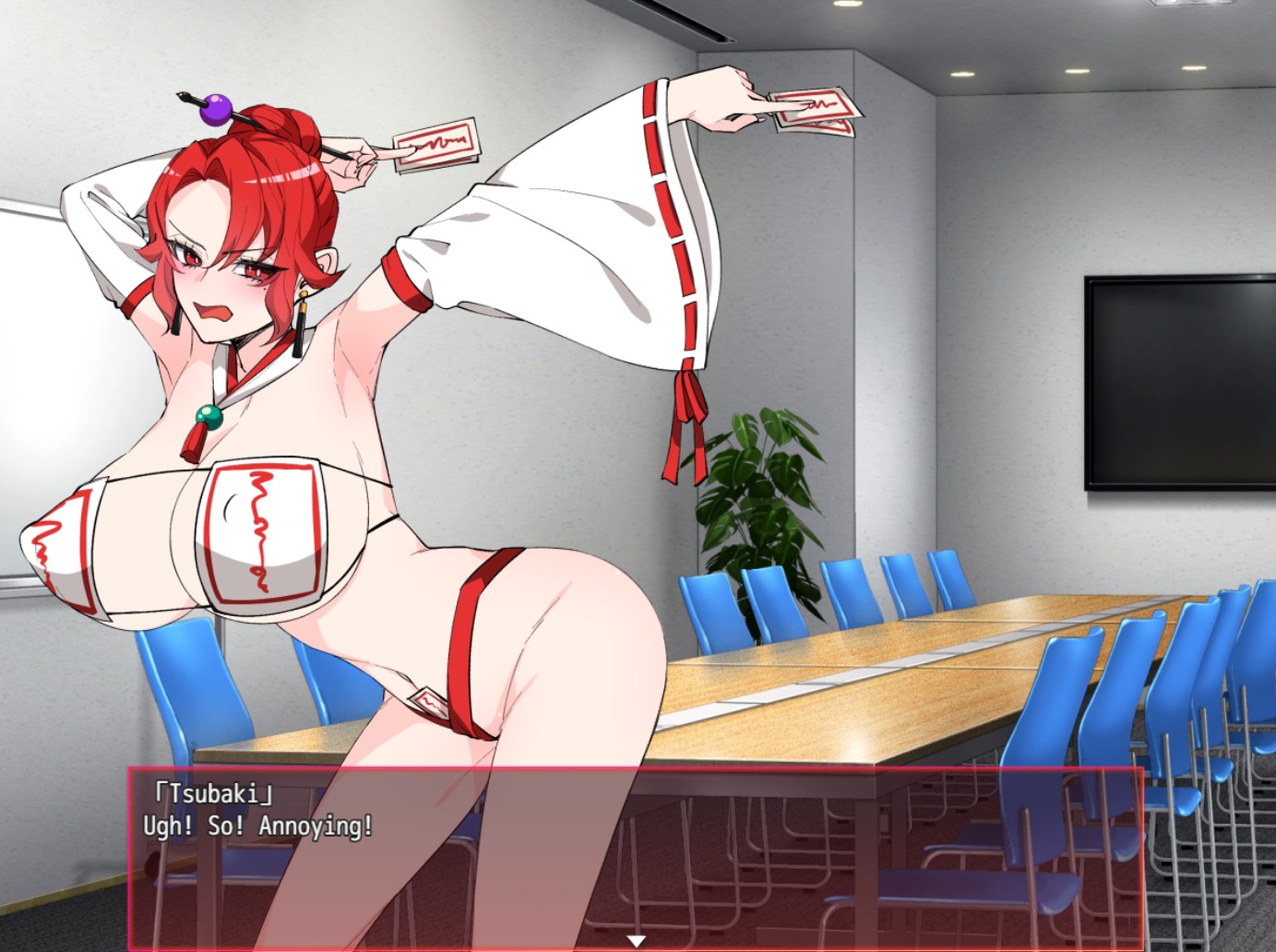
Task: Click the purple hairpin ornament
Action: [214, 112]
